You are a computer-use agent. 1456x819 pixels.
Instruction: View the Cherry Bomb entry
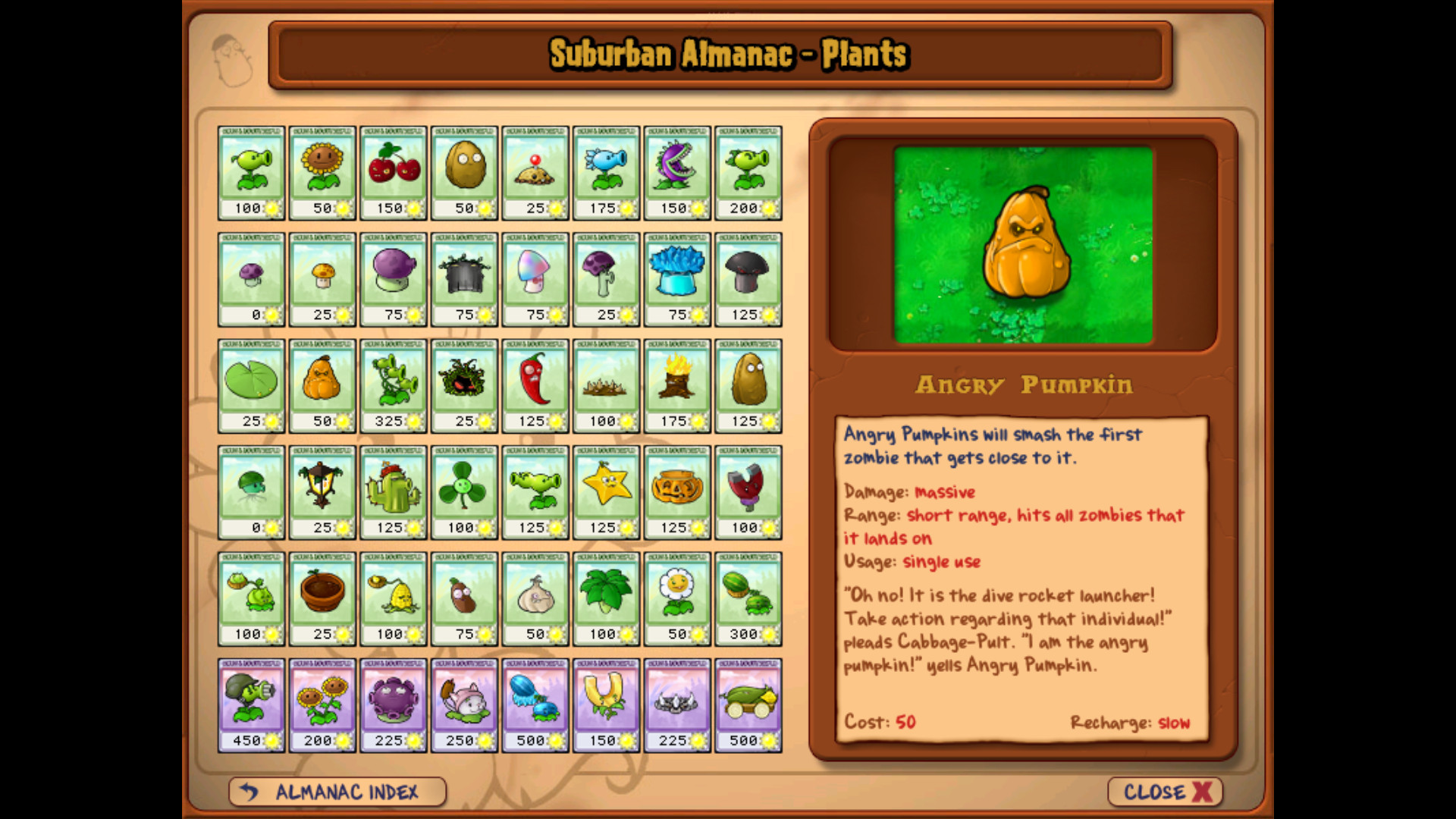pos(393,172)
